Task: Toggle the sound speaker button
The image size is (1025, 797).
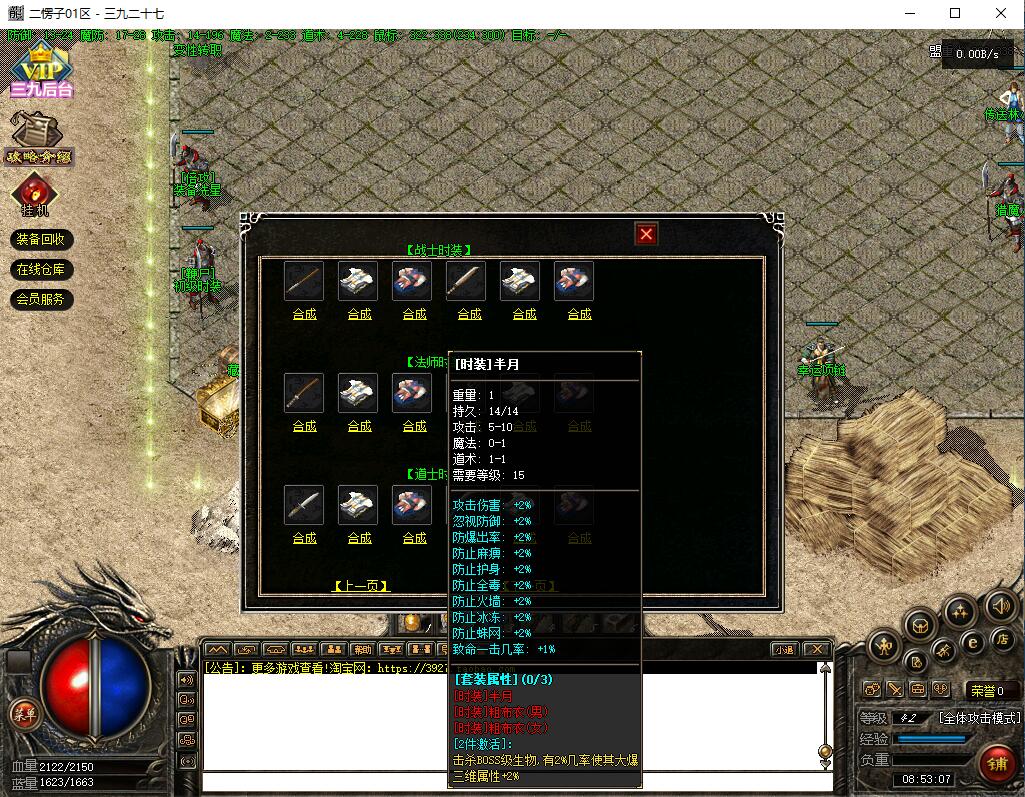Action: pos(1001,606)
